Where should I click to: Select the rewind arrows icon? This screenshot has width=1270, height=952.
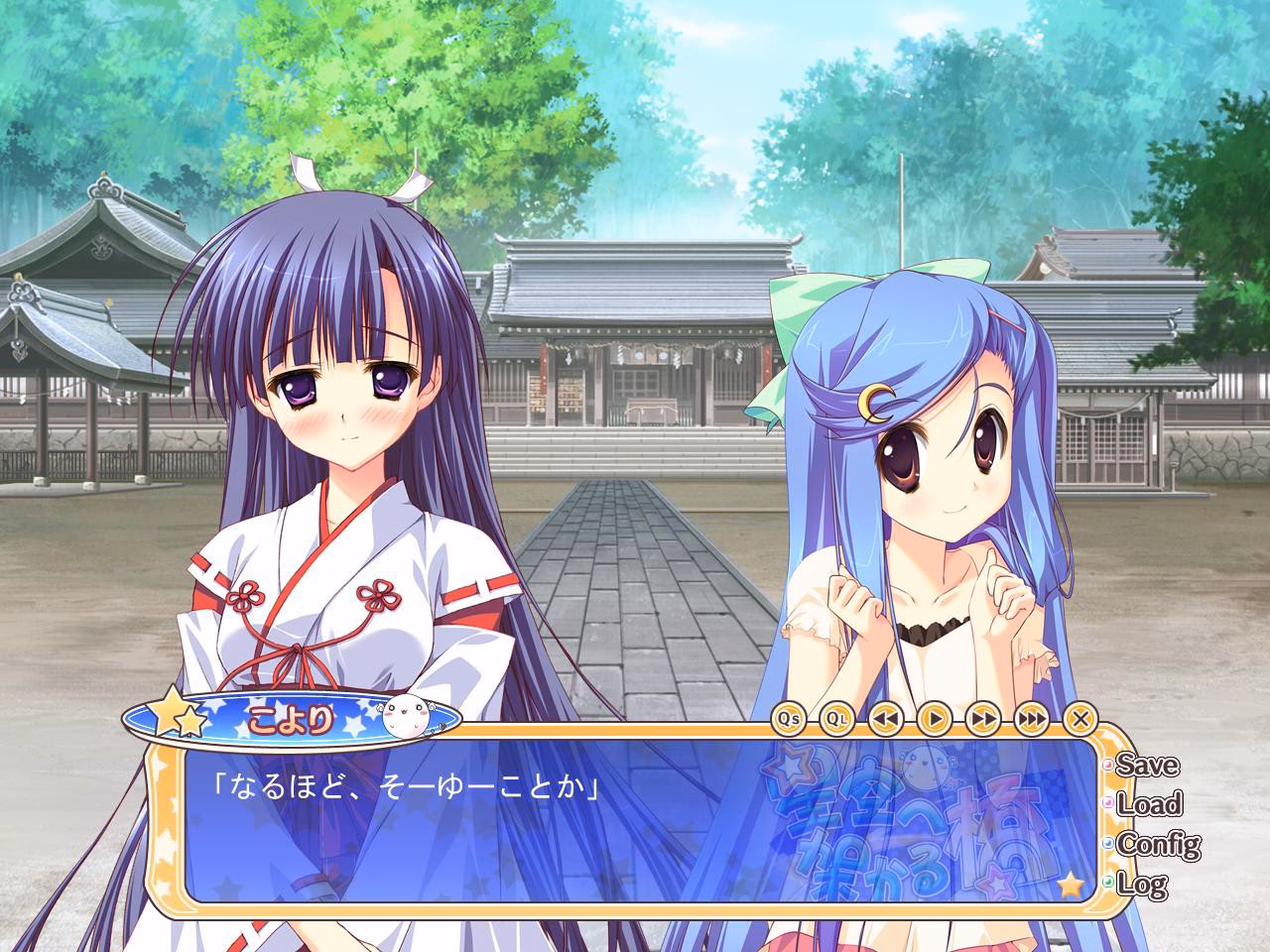tap(886, 717)
